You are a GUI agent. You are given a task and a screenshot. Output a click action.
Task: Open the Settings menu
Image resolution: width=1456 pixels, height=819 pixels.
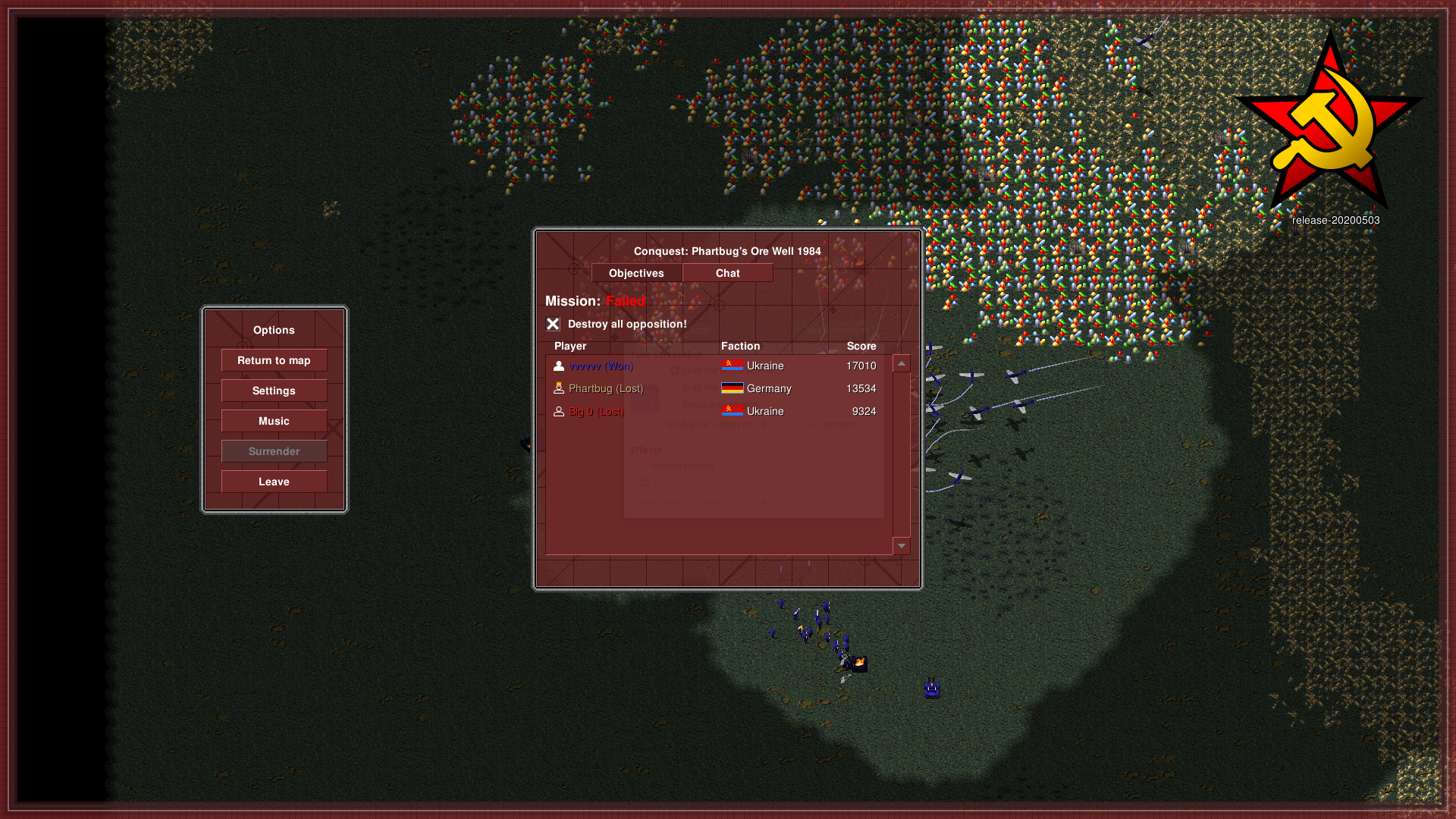(274, 391)
